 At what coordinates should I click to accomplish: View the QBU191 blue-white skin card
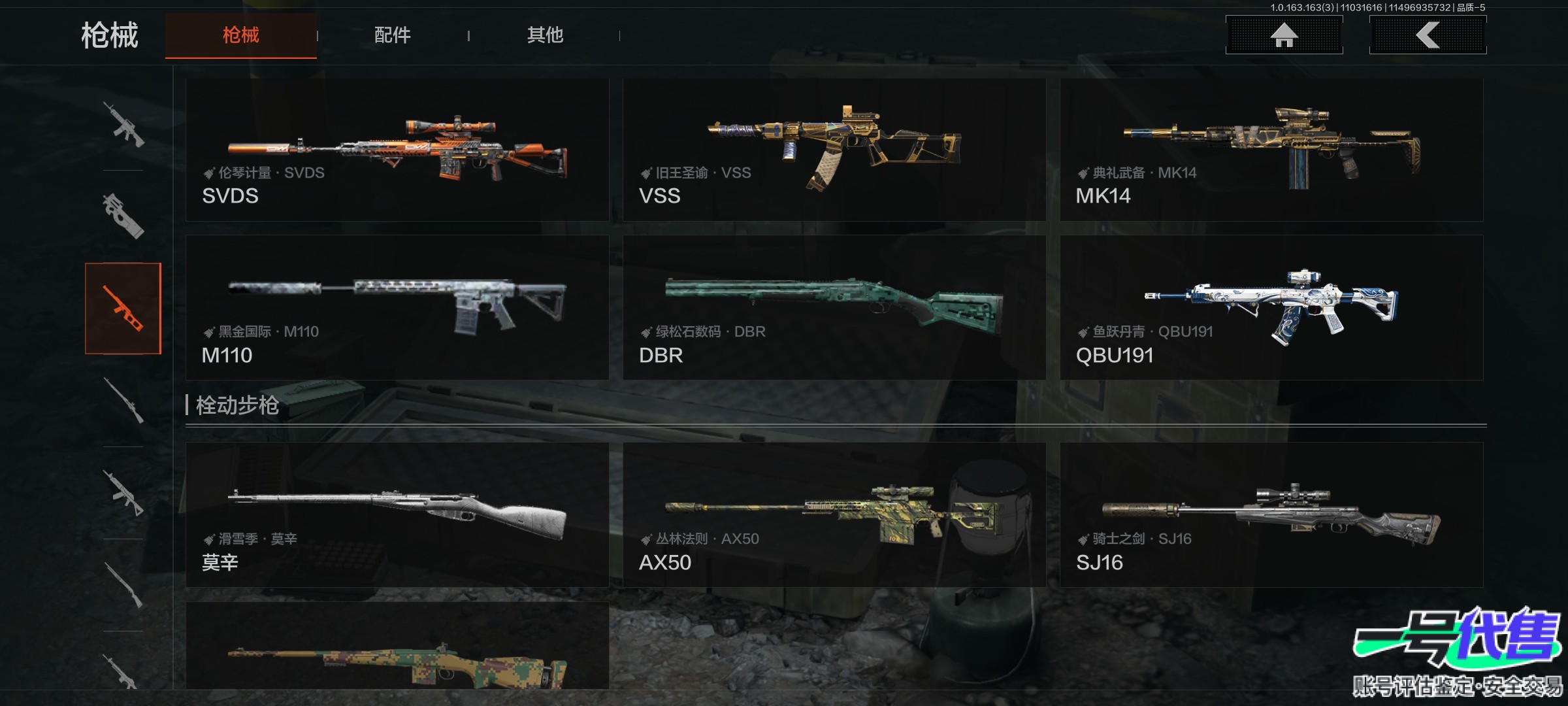1271,308
